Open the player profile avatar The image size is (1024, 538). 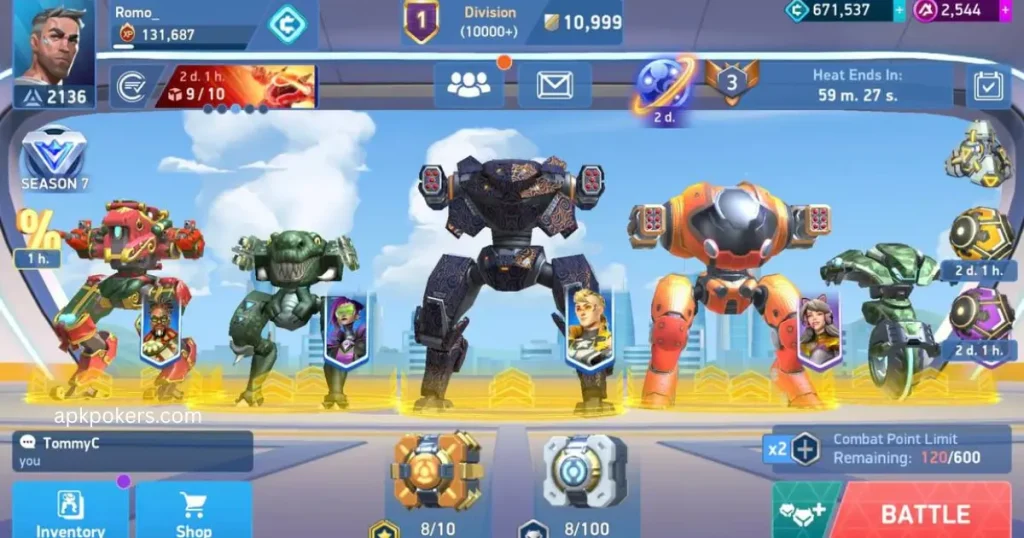coord(53,45)
